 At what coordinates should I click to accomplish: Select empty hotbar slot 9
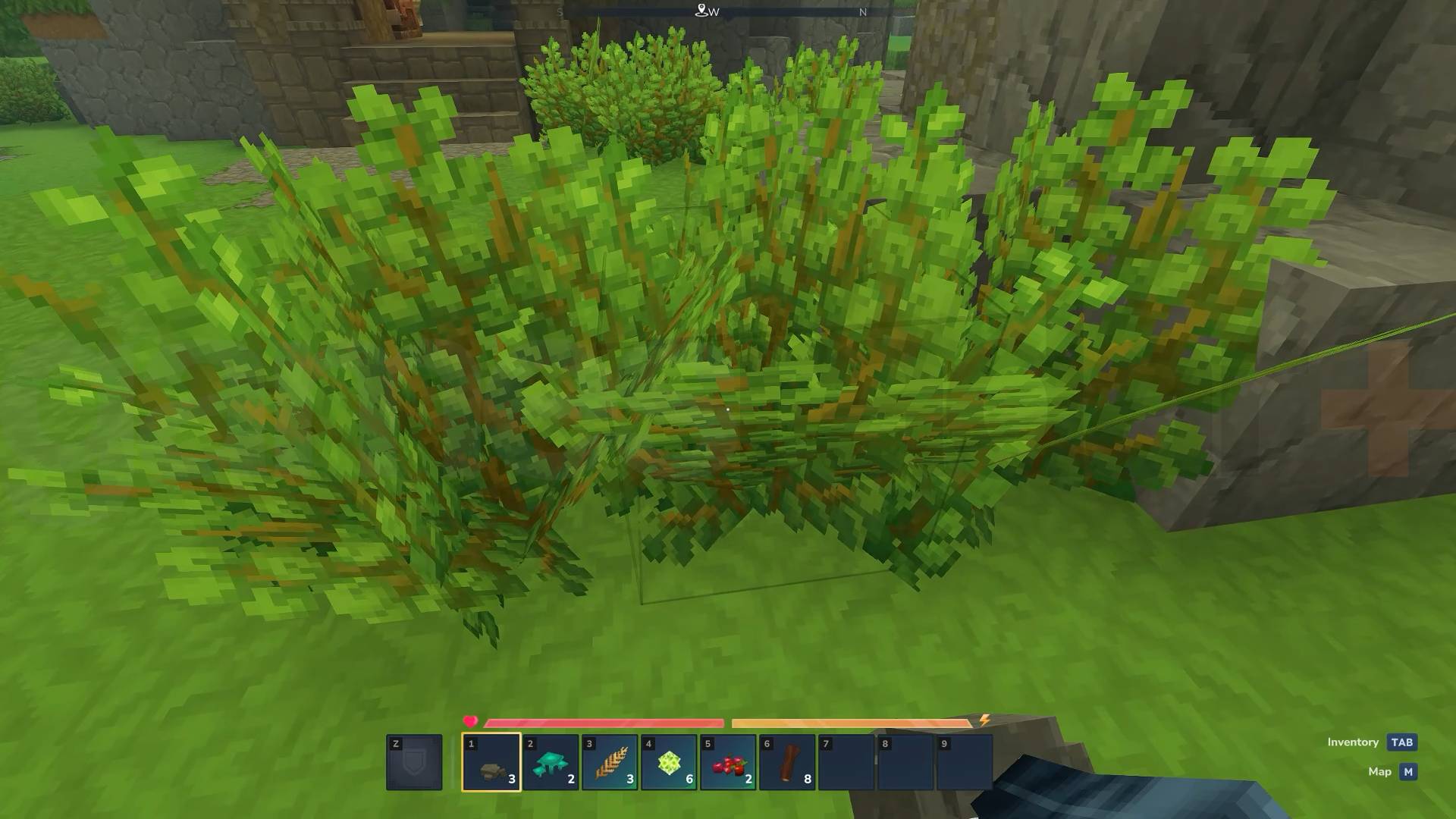point(964,762)
